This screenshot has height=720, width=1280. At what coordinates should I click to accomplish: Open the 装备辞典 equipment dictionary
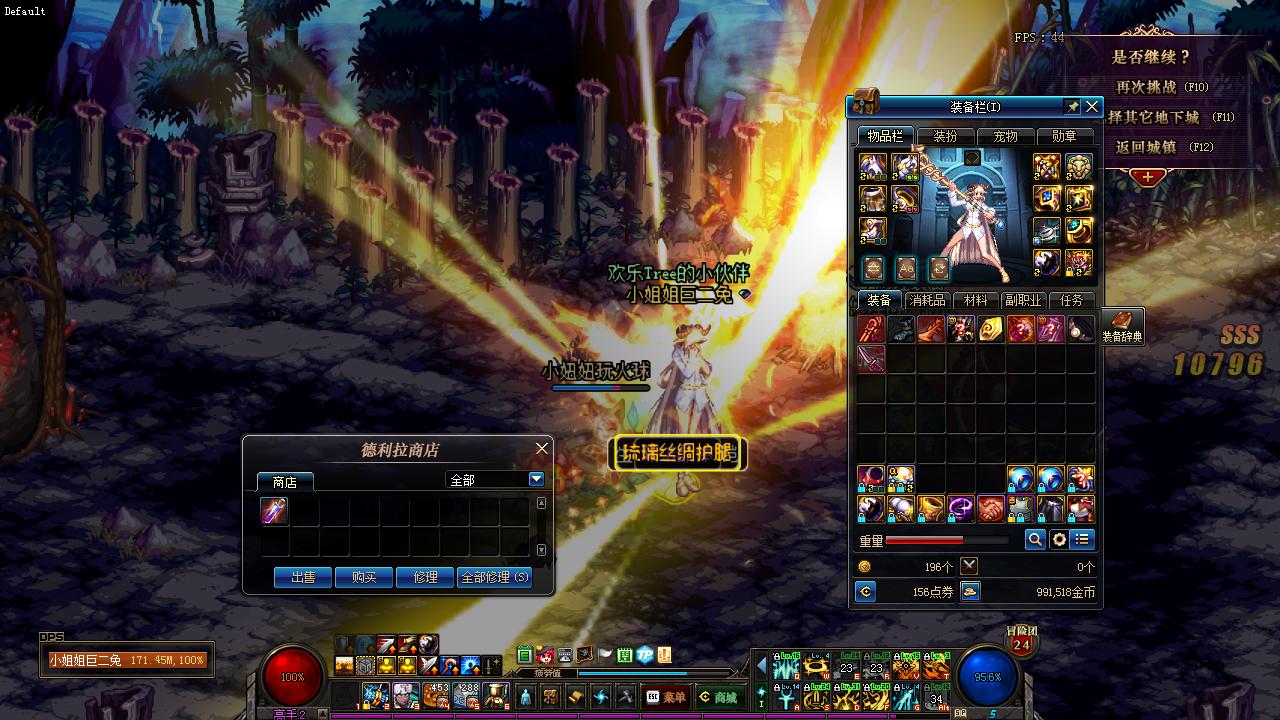(1122, 327)
